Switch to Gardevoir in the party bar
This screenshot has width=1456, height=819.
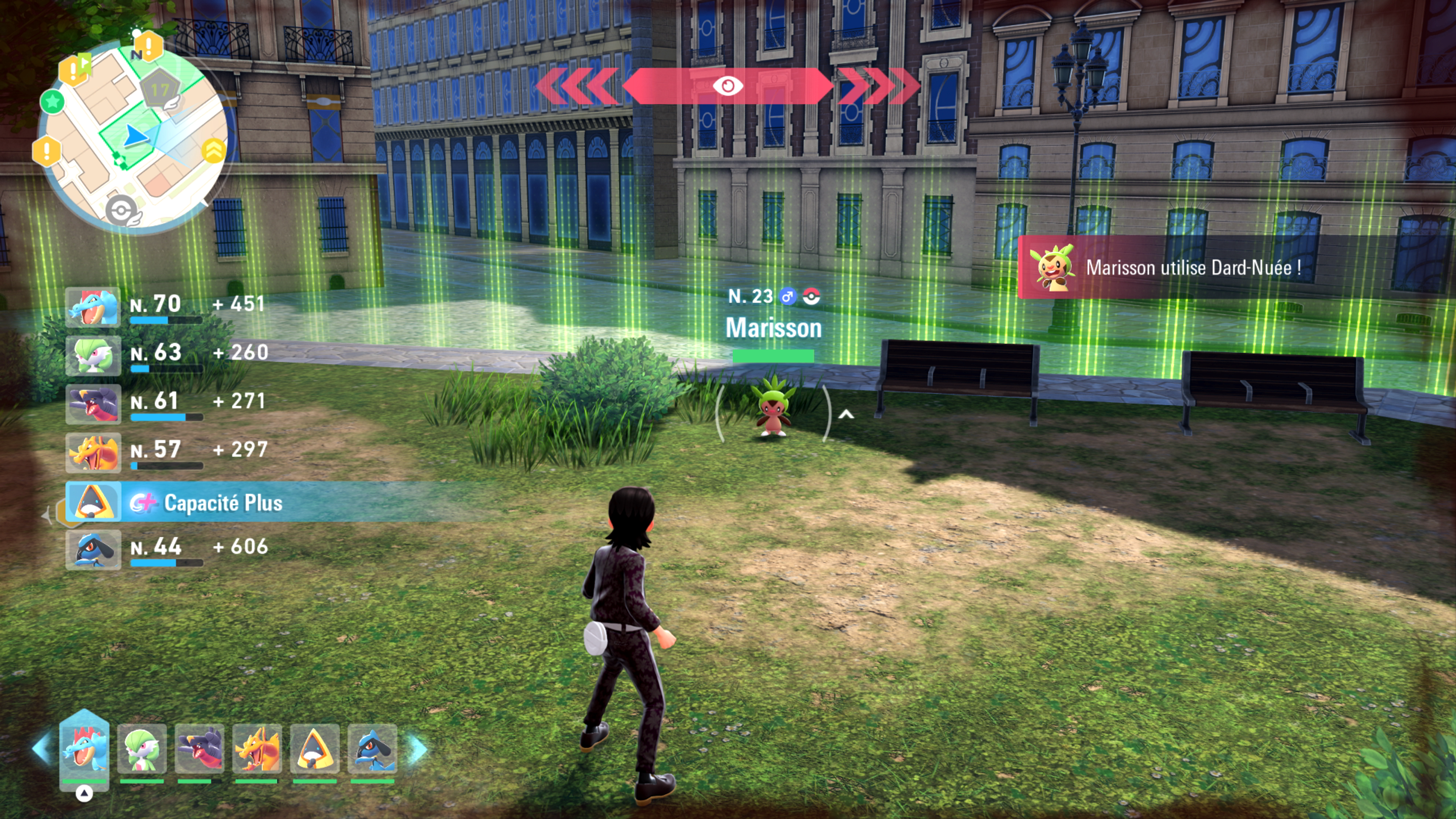pos(142,749)
